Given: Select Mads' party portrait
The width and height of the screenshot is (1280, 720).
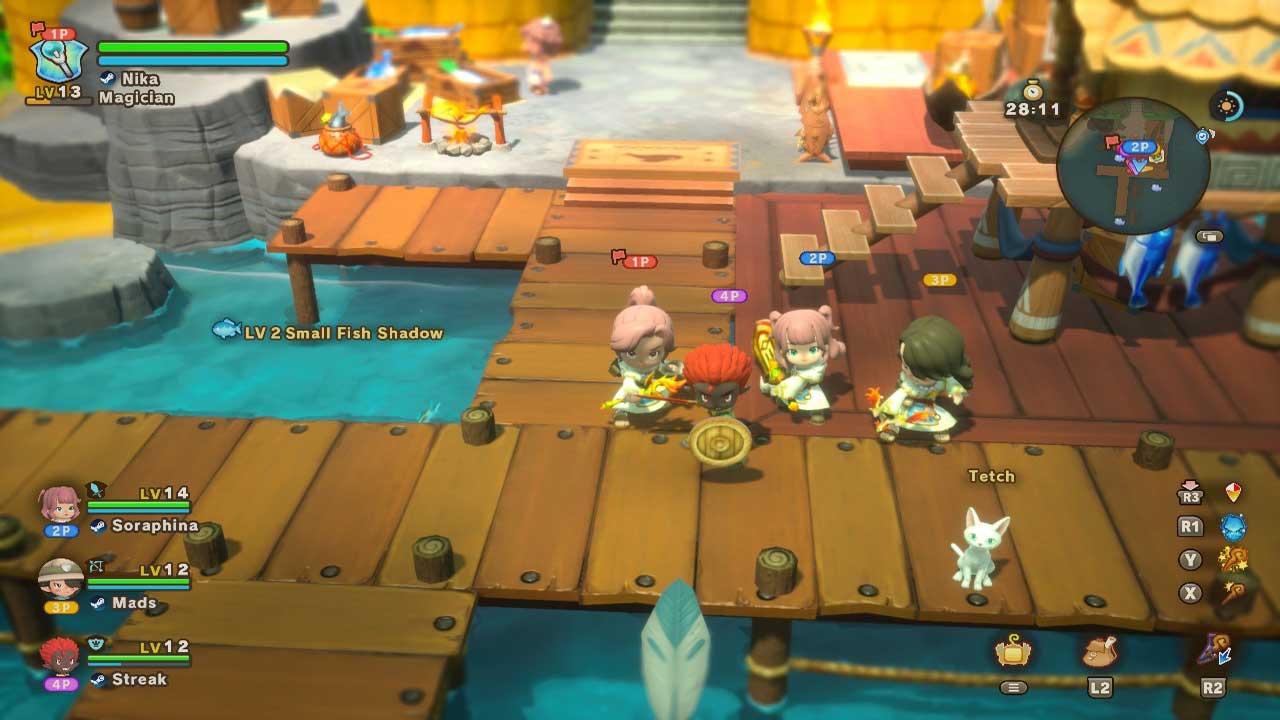Looking at the screenshot, I should pyautogui.click(x=60, y=579).
